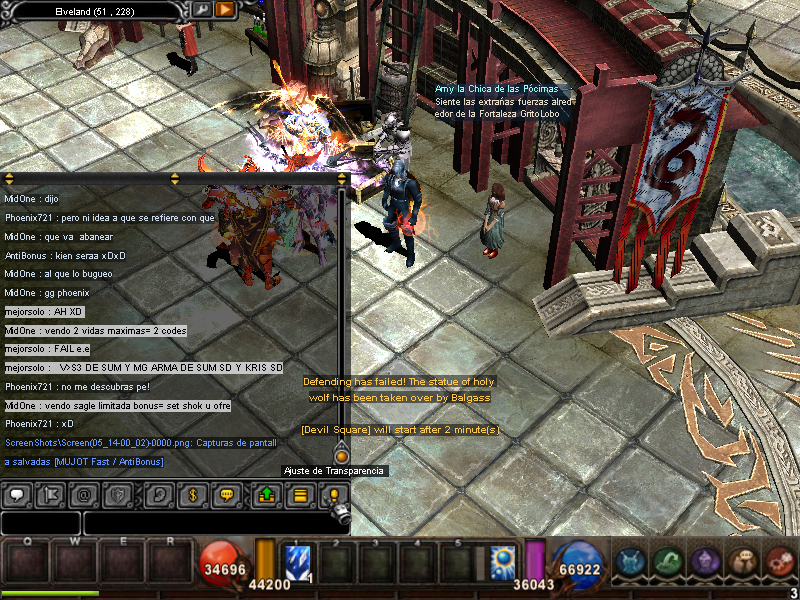Image resolution: width=800 pixels, height=600 pixels.
Task: Click the yellow speech bubble button
Action: [x=226, y=494]
